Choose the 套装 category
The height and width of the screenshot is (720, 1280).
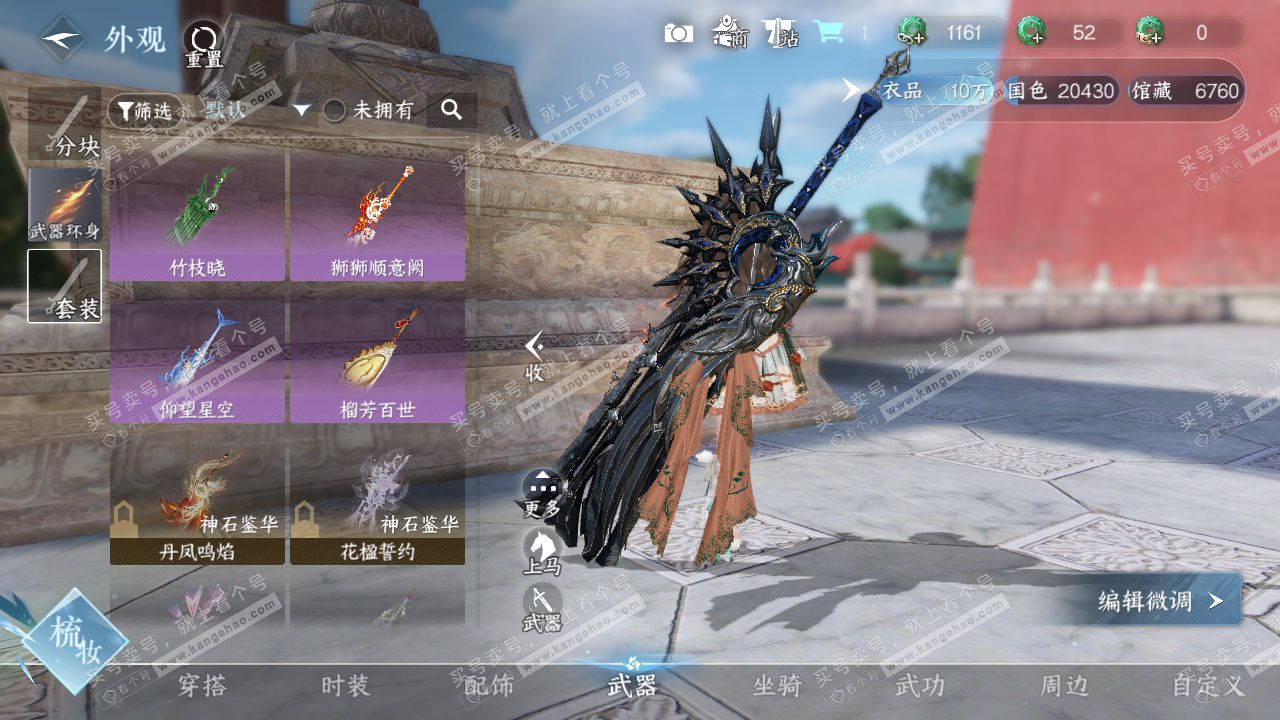64,286
